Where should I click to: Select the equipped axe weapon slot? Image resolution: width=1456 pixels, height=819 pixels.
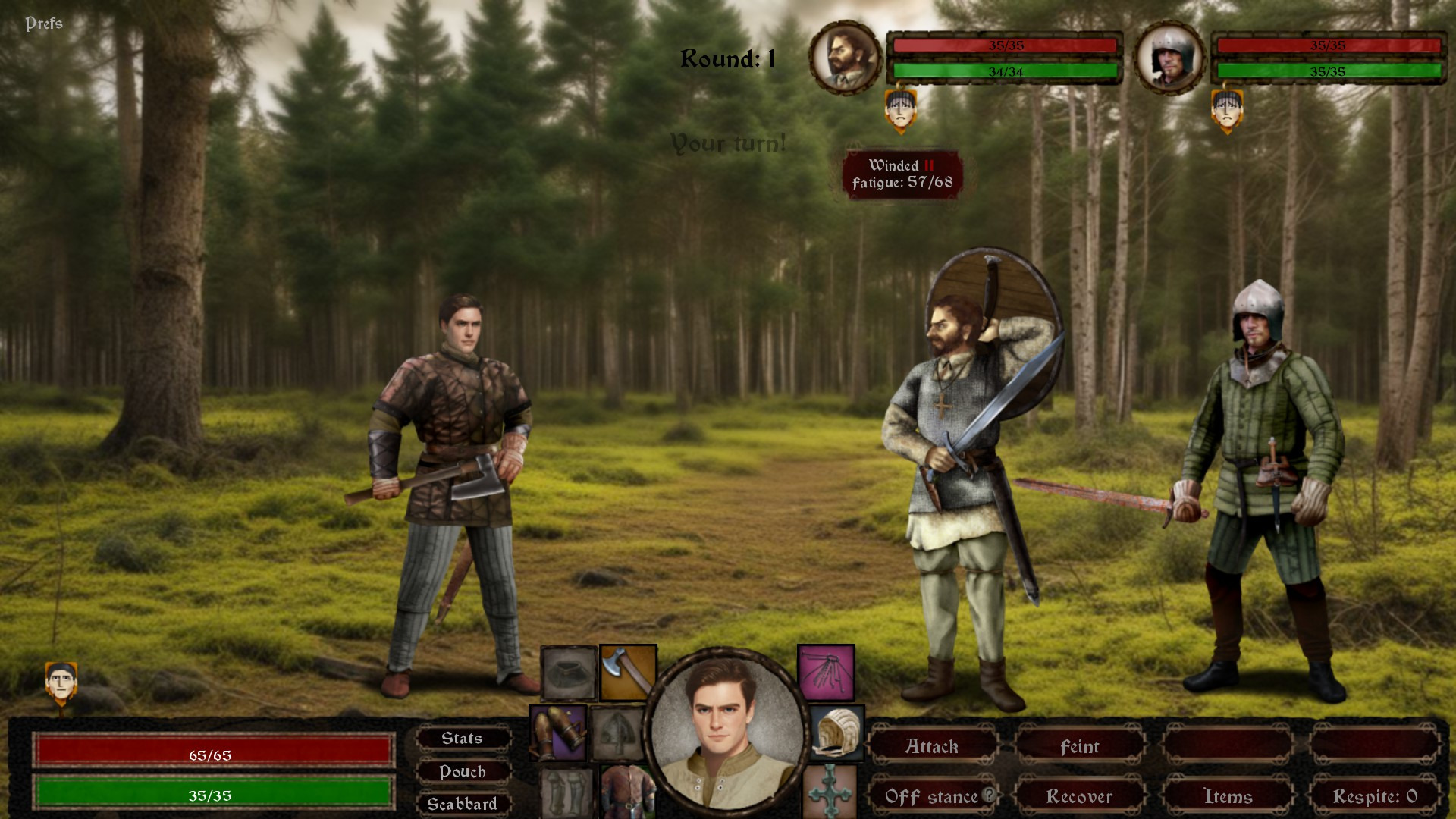pos(628,672)
